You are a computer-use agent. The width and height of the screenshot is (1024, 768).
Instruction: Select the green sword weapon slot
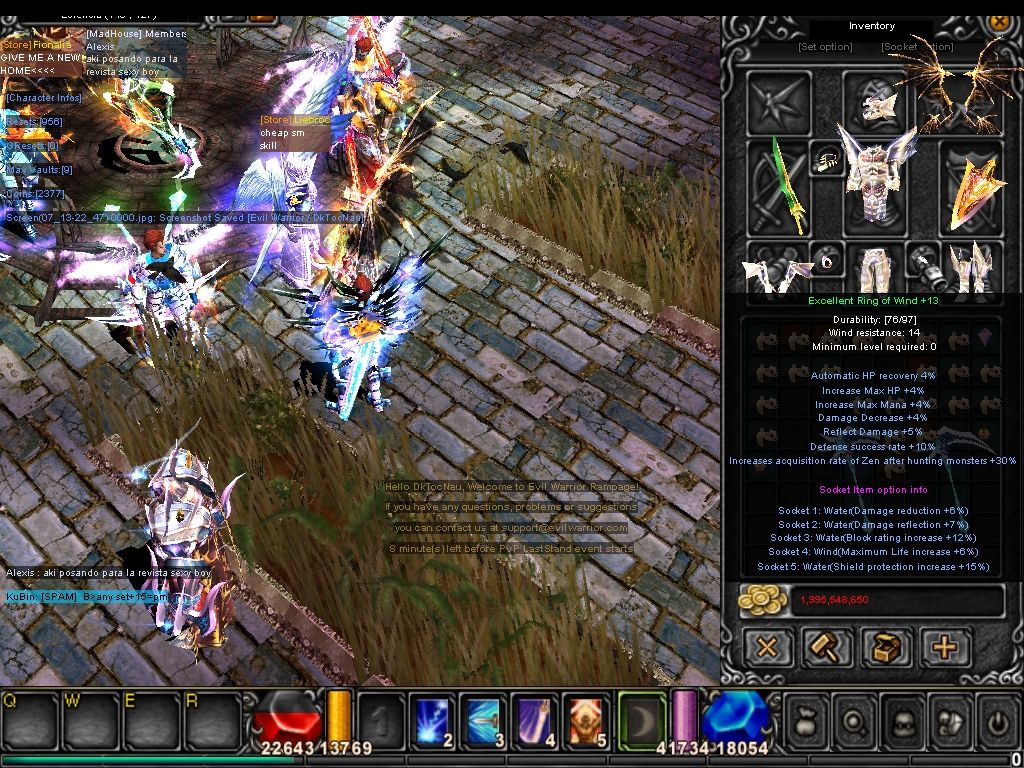click(x=777, y=187)
